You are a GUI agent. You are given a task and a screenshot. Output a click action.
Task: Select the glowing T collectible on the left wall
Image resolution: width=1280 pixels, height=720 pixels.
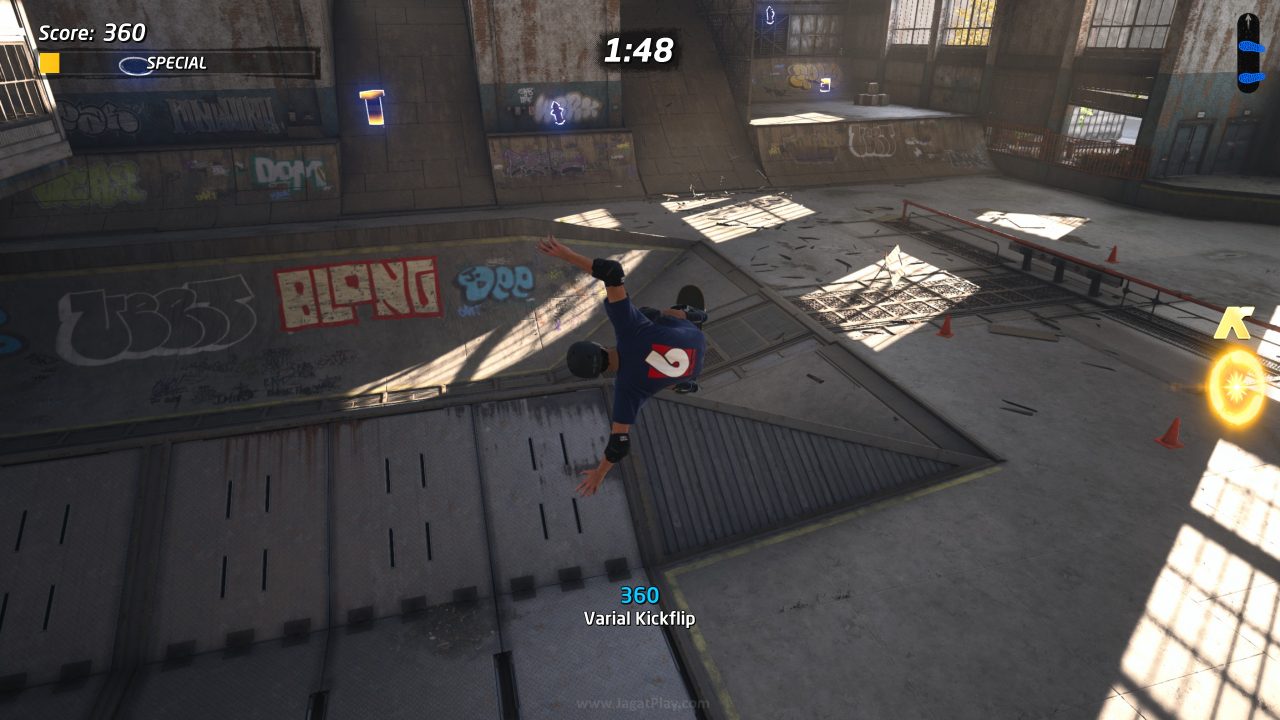(x=371, y=107)
